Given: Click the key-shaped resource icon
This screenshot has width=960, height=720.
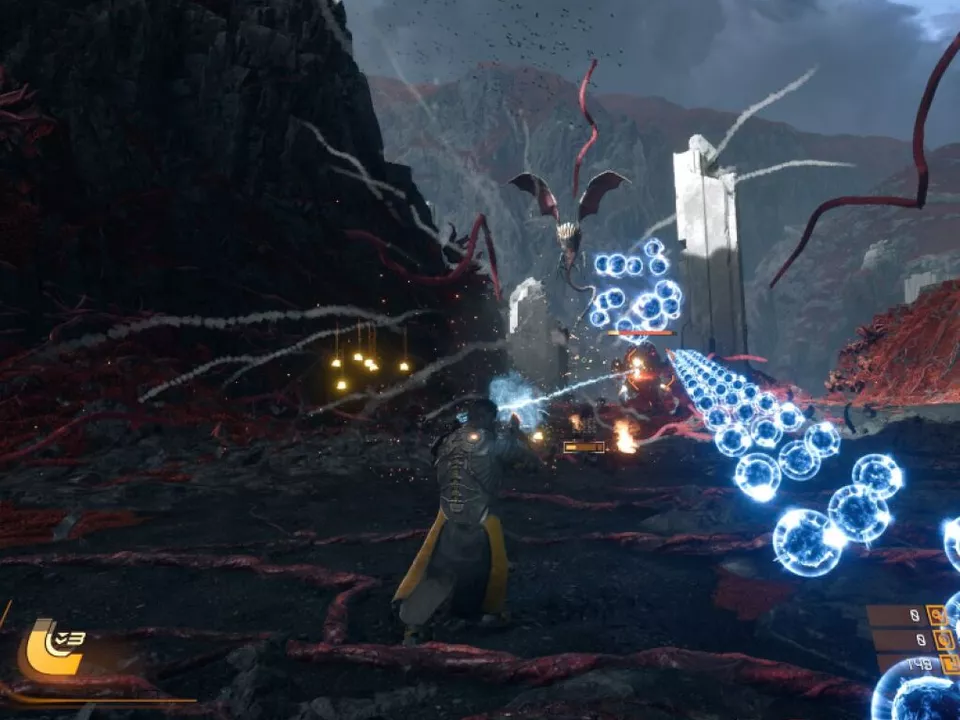Looking at the screenshot, I should coord(937,615).
